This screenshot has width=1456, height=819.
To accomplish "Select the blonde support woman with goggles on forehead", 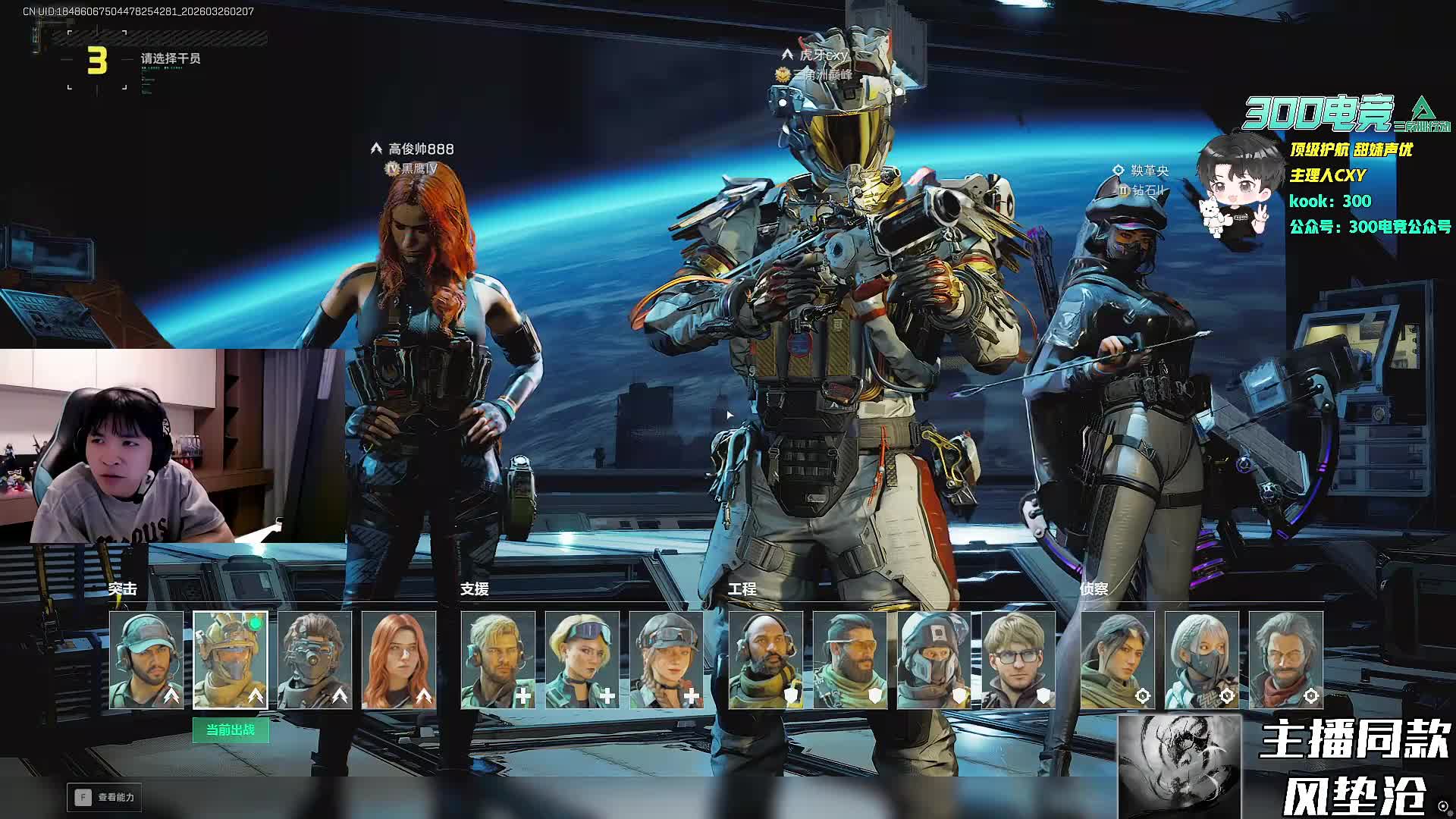I will click(x=582, y=660).
